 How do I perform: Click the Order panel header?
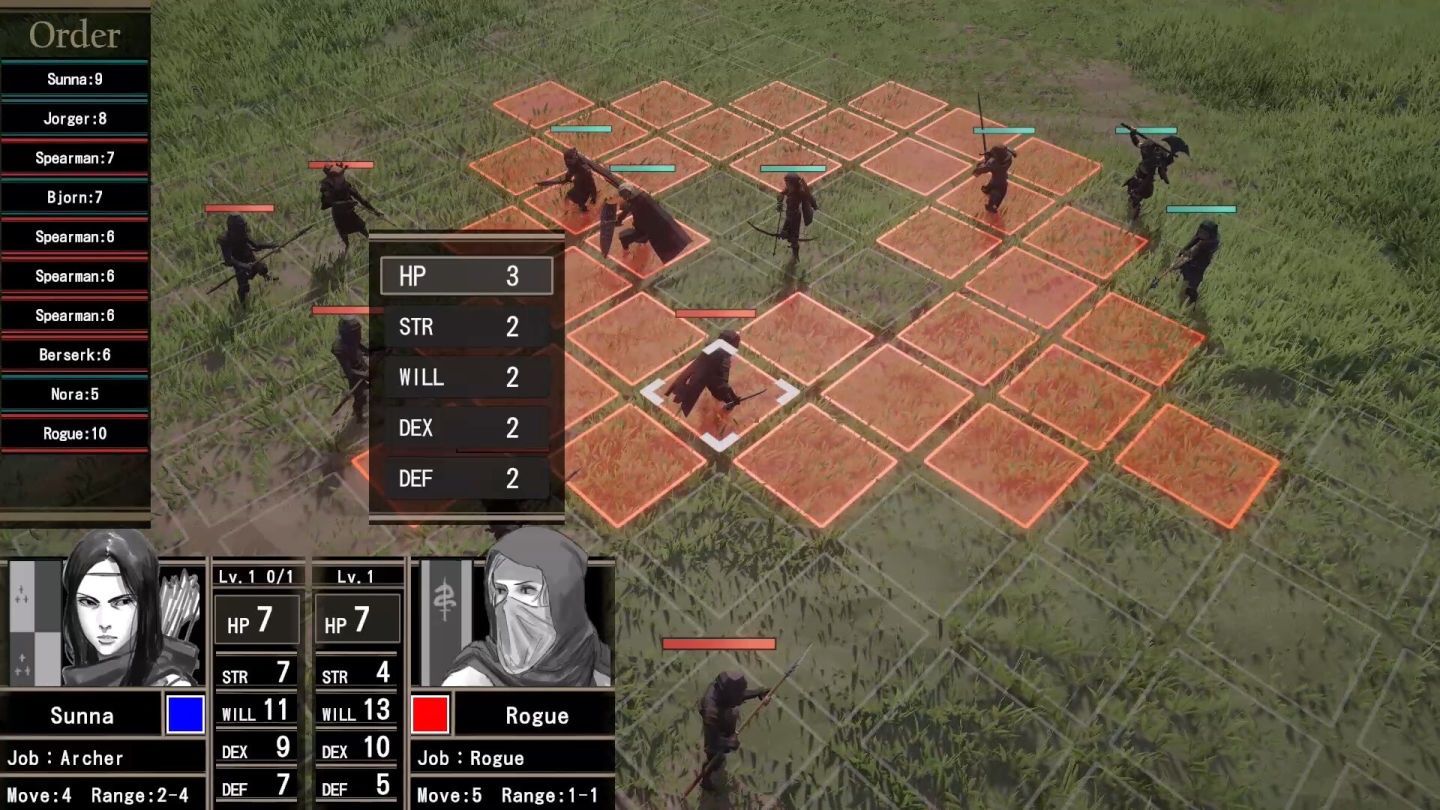click(x=75, y=36)
